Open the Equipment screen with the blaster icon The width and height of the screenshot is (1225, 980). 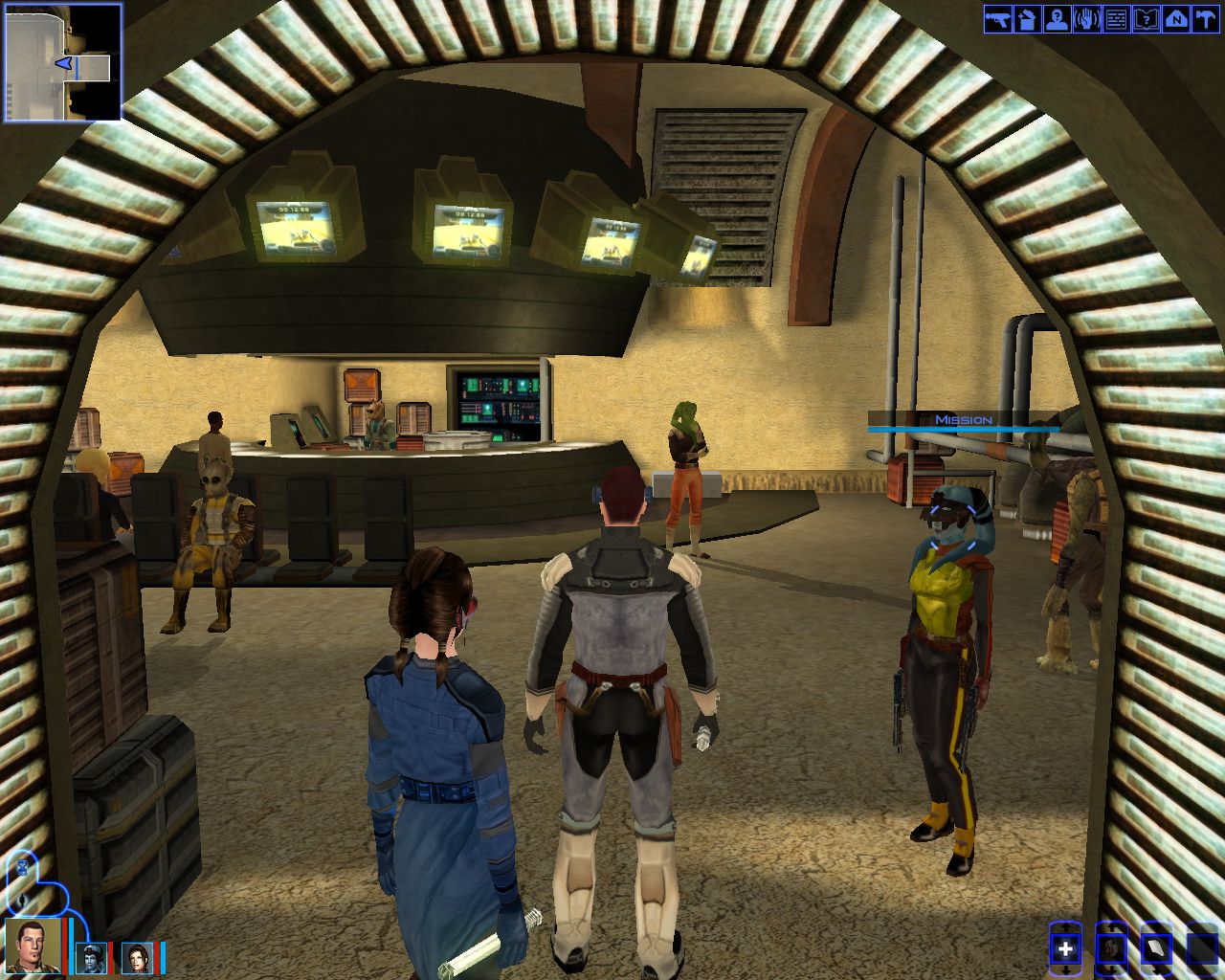(997, 19)
